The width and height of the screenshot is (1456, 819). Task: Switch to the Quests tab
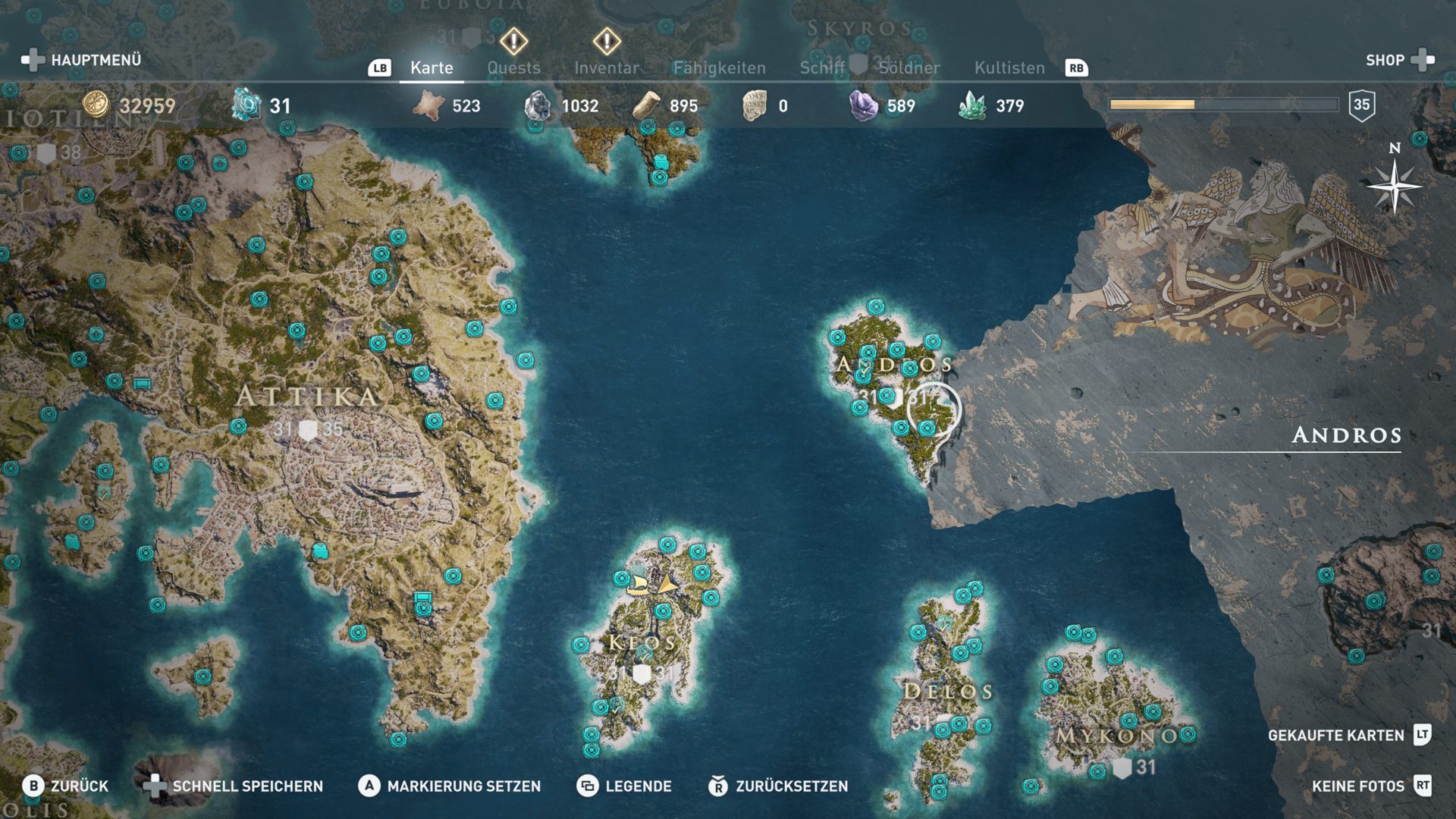(513, 67)
